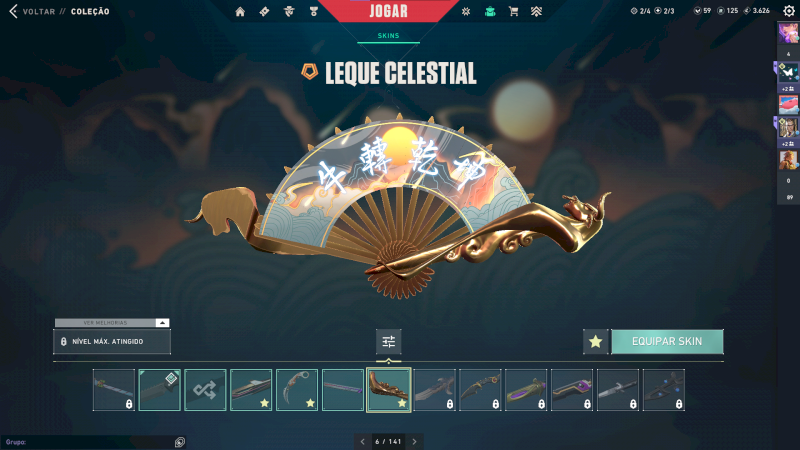The width and height of the screenshot is (800, 450).
Task: Open the battle pass chevron icon
Action: [x=536, y=12]
